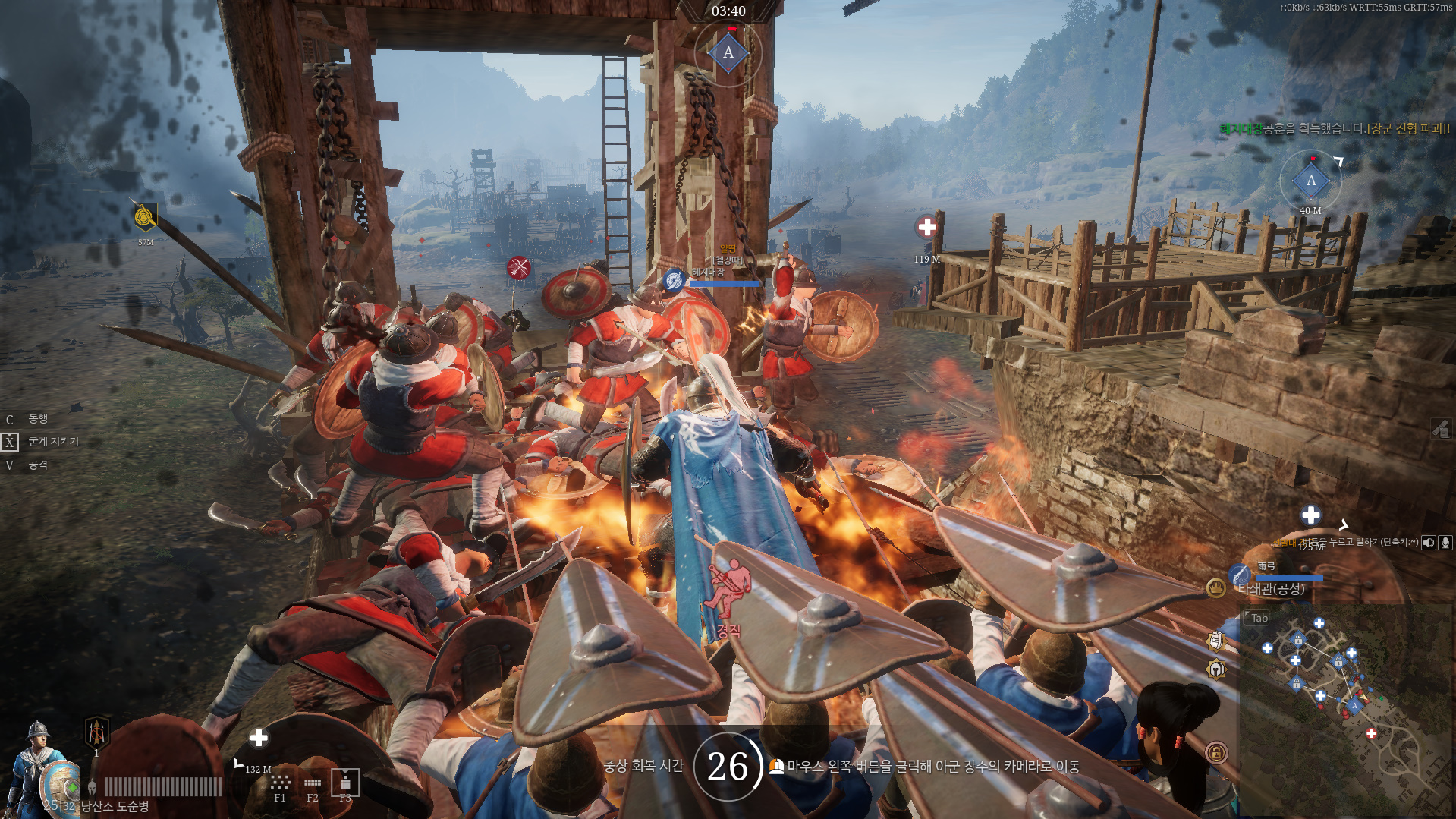Viewport: 1456px width, 819px height.
Task: Click the scroll icon beside the minimap
Action: [x=1216, y=641]
